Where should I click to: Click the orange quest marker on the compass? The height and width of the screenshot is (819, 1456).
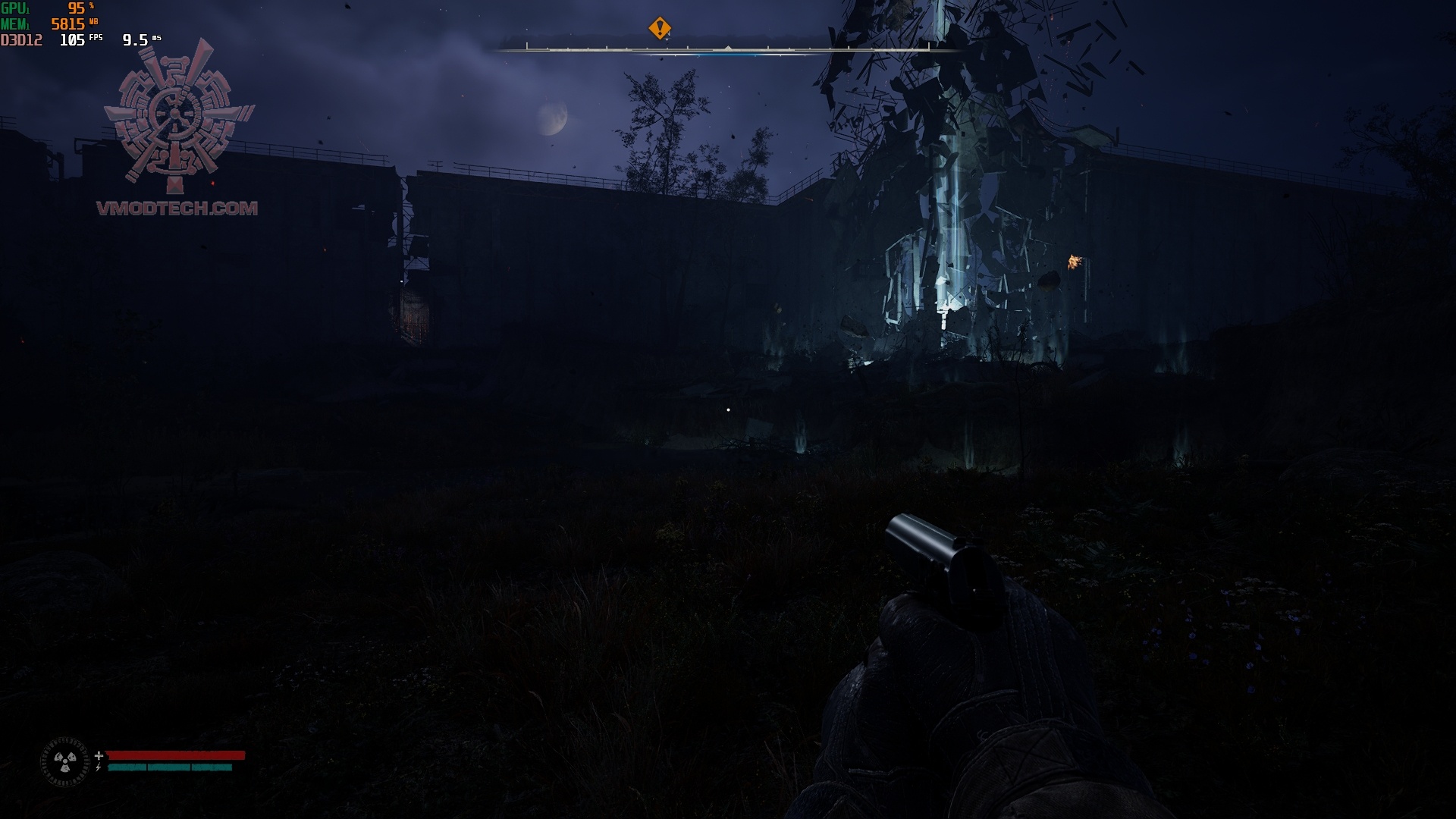pyautogui.click(x=660, y=29)
